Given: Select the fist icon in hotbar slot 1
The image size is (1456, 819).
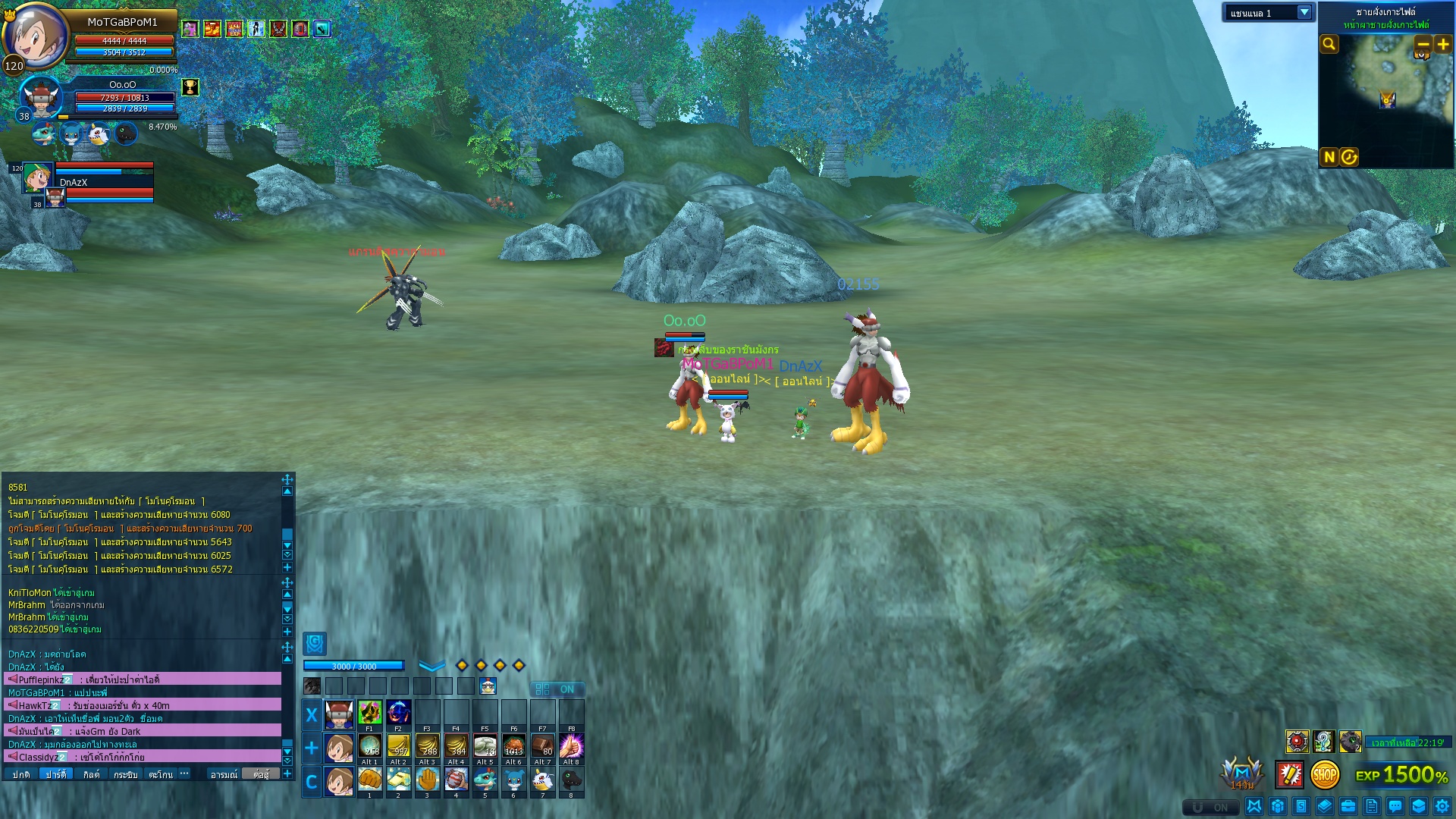Looking at the screenshot, I should (x=369, y=780).
